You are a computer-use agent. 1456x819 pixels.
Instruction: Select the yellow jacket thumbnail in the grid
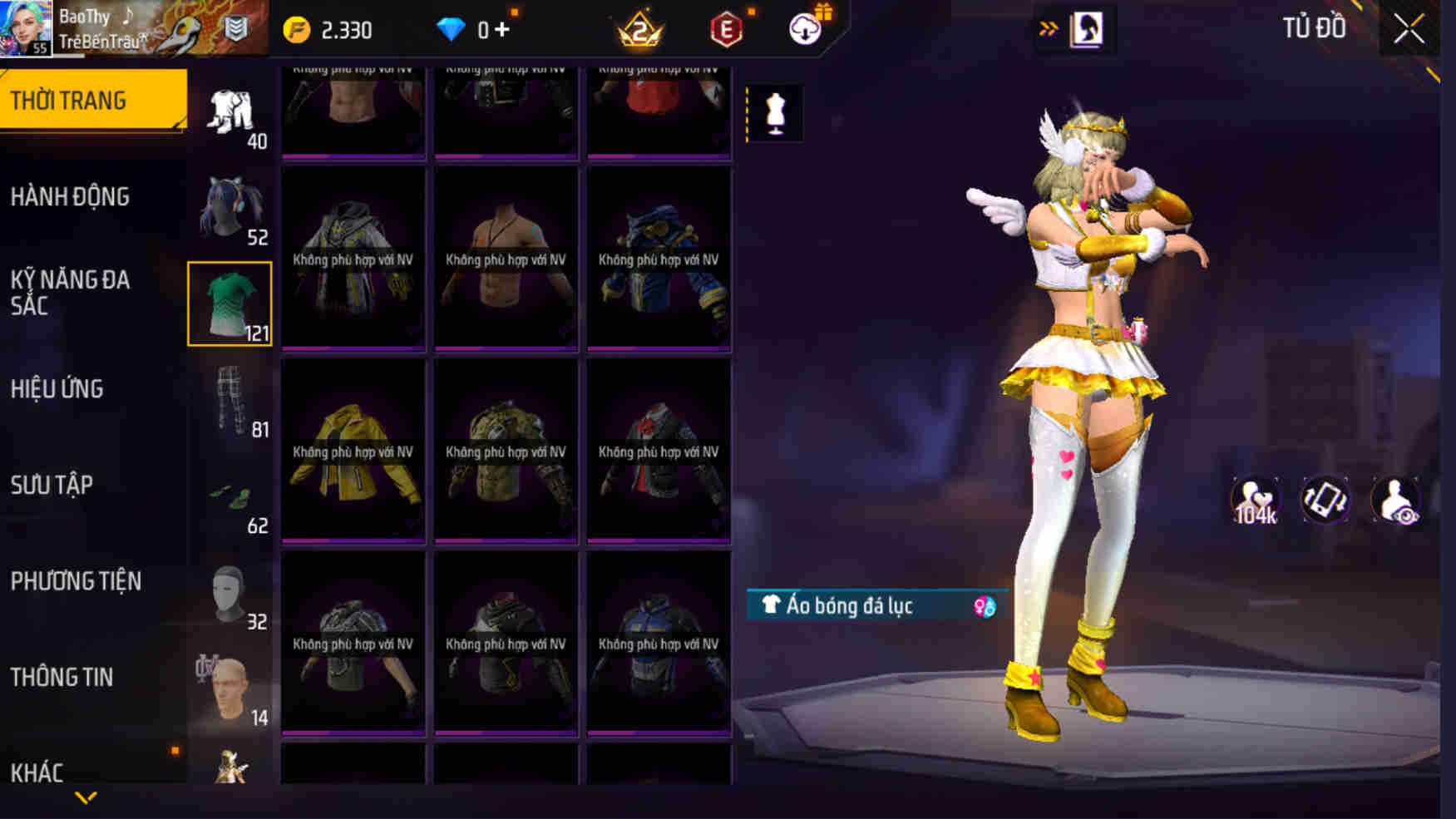click(x=353, y=451)
